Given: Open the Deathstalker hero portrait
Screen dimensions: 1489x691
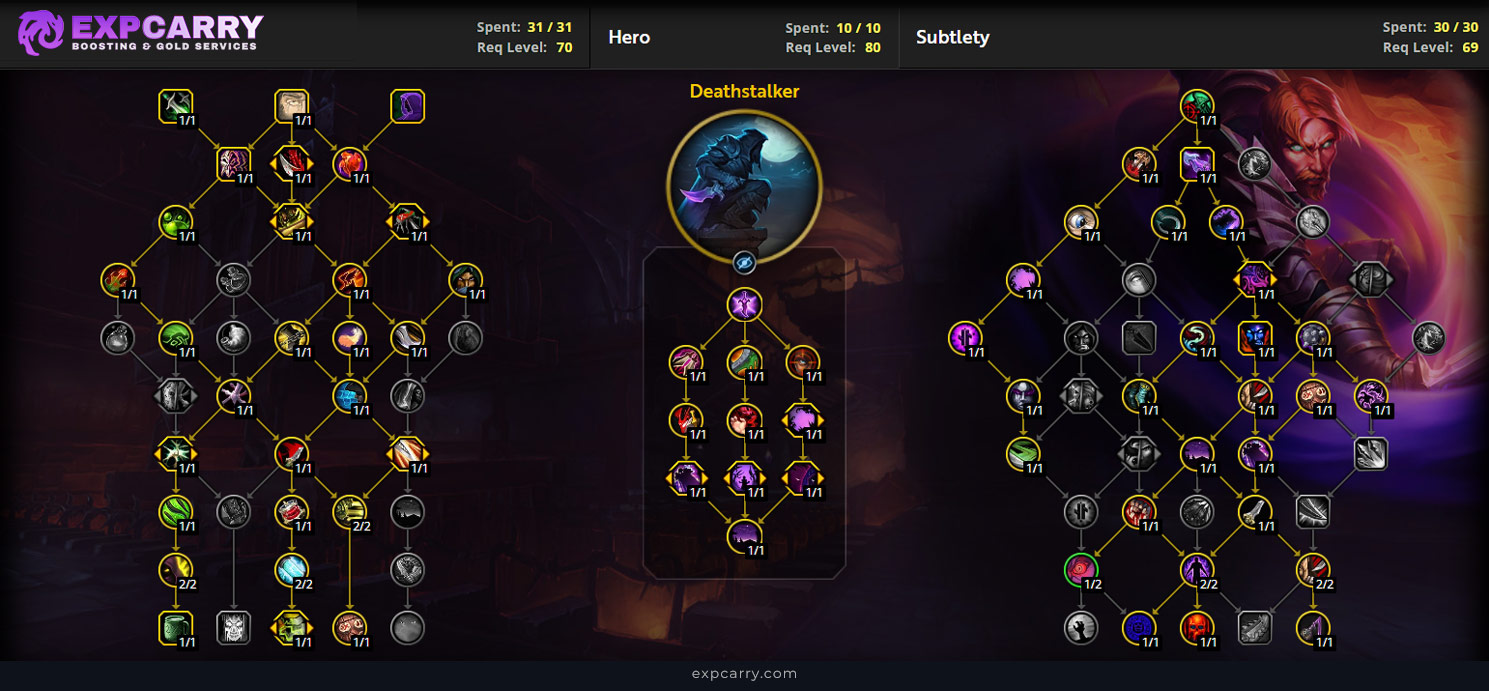Looking at the screenshot, I should [743, 184].
